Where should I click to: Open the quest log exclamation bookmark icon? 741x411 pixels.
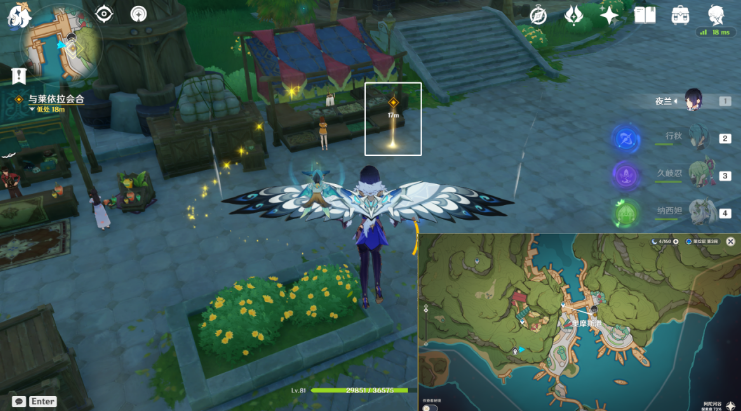(x=18, y=76)
